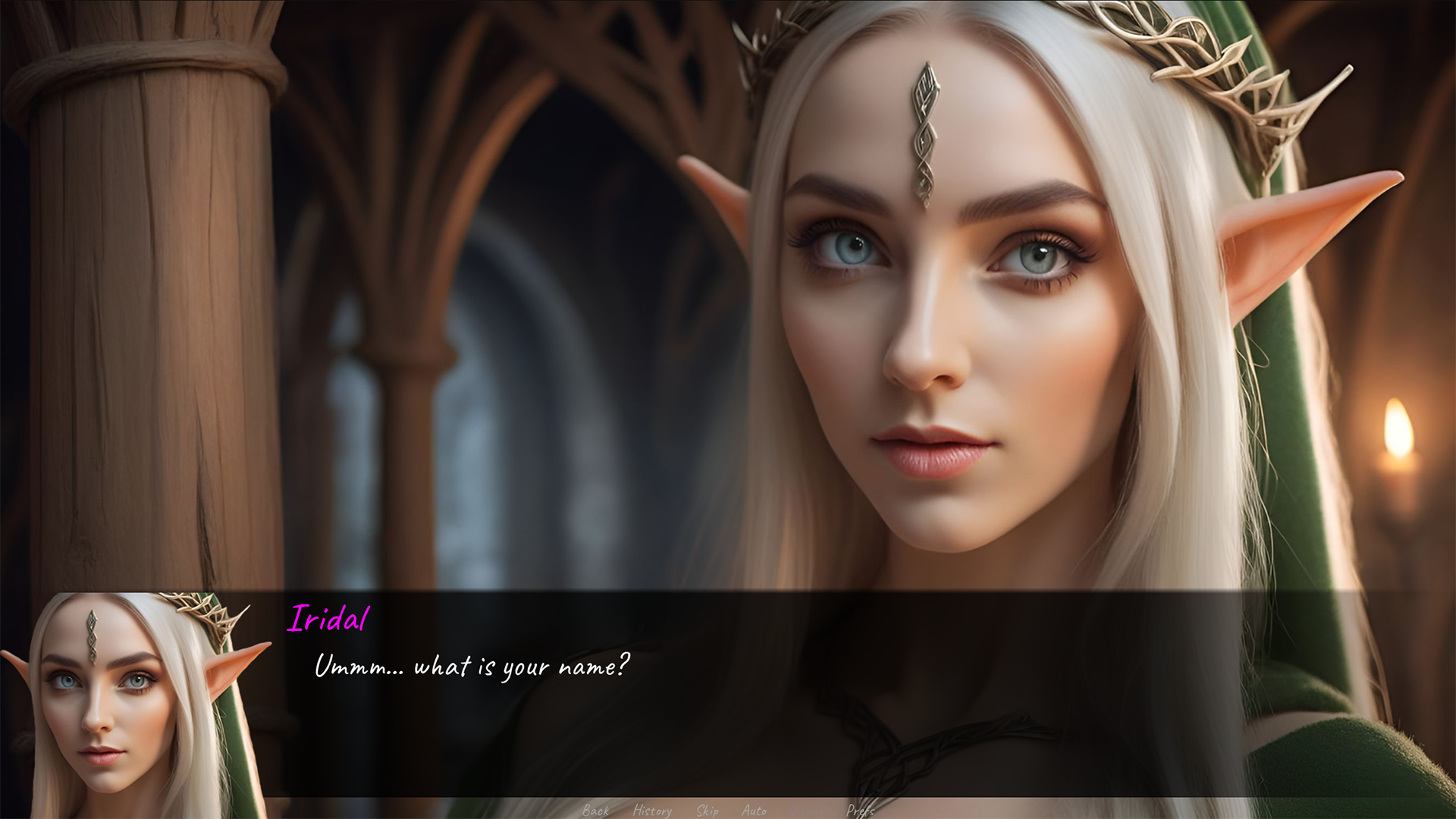This screenshot has height=819, width=1456.
Task: Enable Skip mode in the quick menu
Action: point(708,811)
